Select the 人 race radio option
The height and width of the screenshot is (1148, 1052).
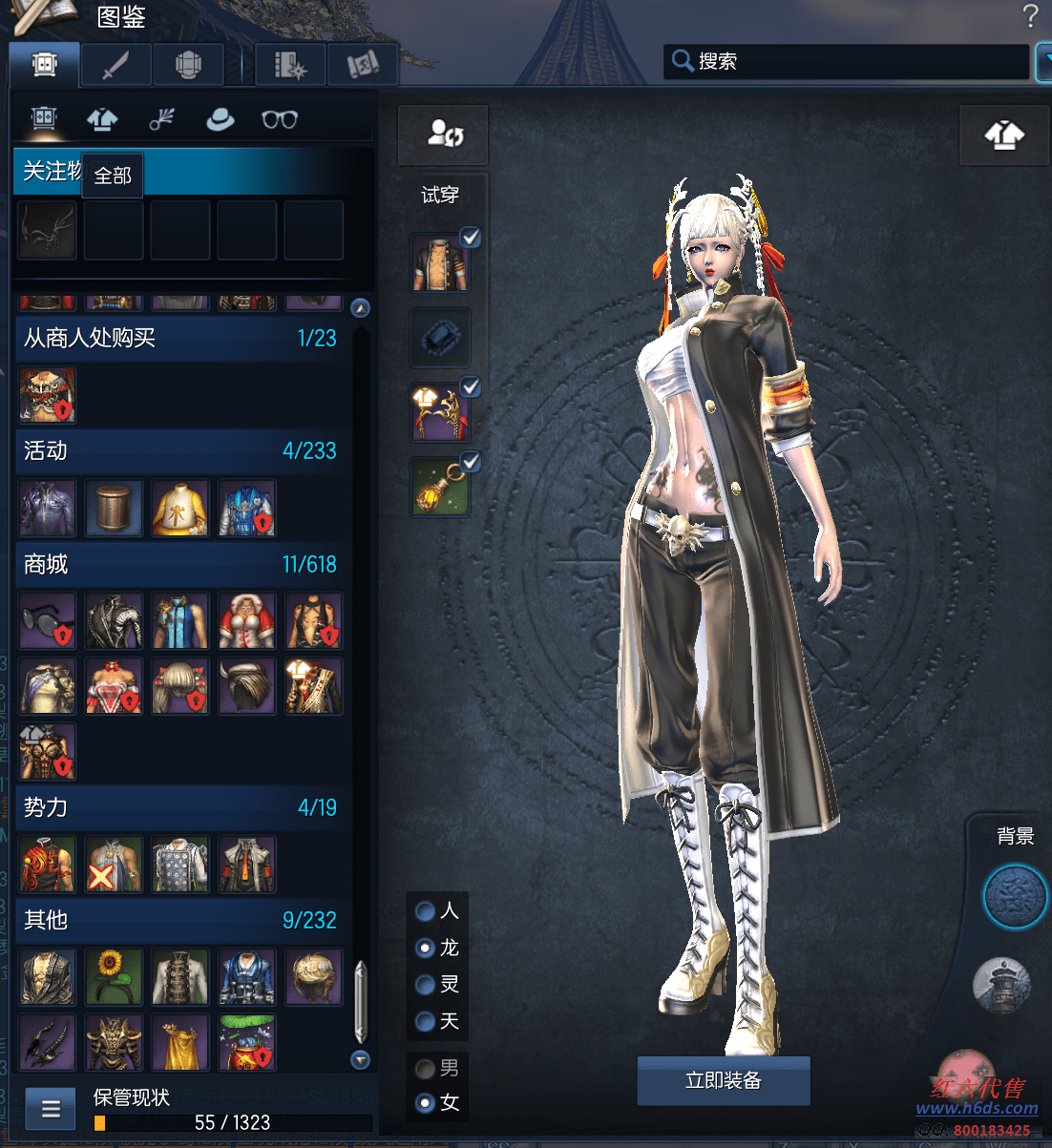click(426, 911)
